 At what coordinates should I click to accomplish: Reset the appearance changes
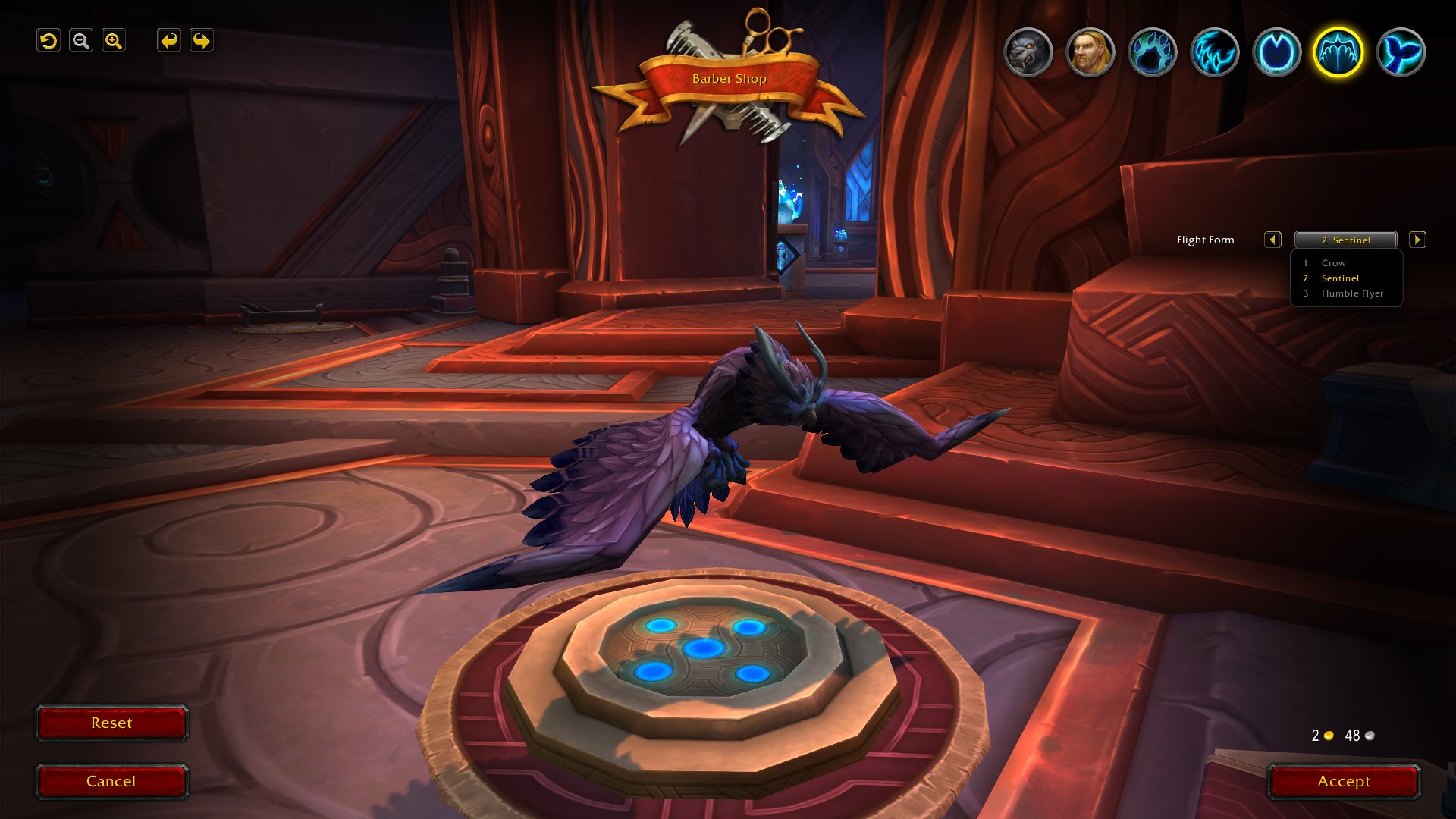[x=111, y=723]
